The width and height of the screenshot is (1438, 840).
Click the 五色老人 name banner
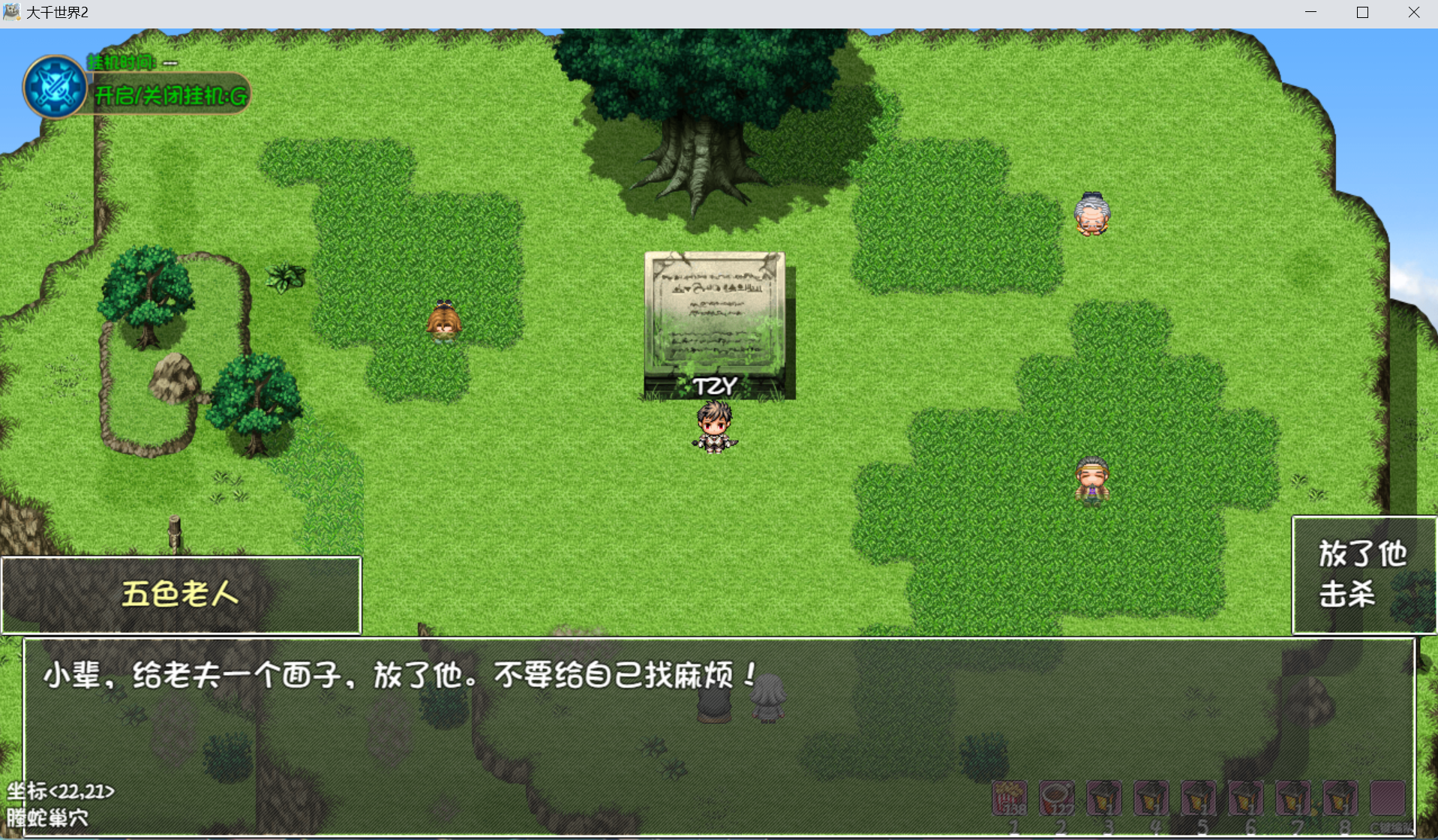point(179,592)
